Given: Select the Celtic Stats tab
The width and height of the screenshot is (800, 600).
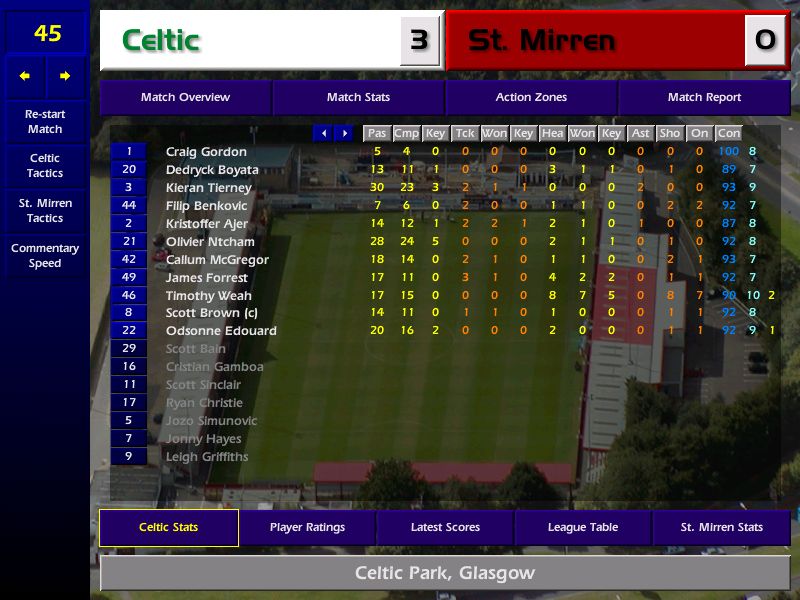Looking at the screenshot, I should pos(168,527).
